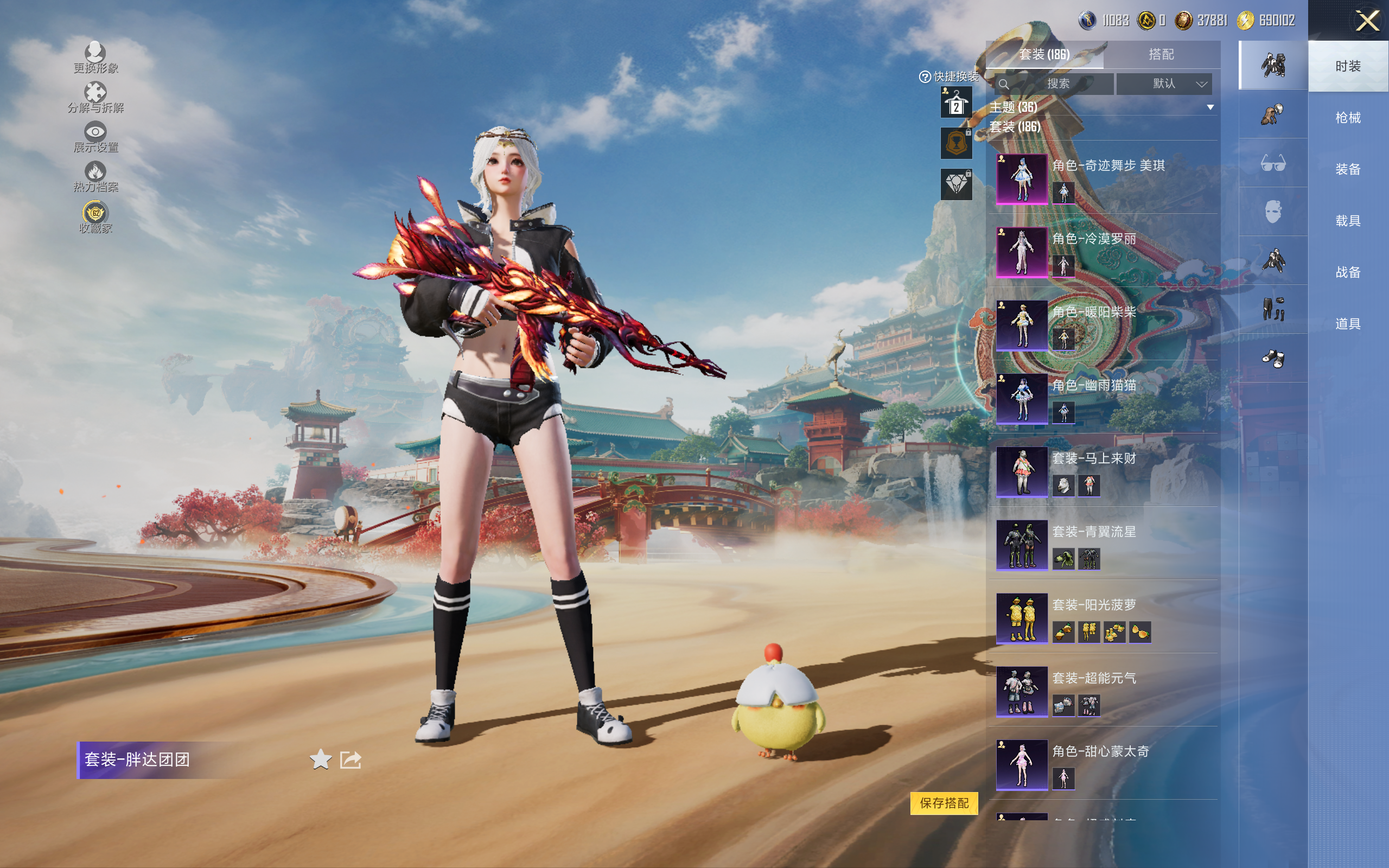Expand the 主题 (36) section
This screenshot has width=1389, height=868.
(x=1210, y=107)
